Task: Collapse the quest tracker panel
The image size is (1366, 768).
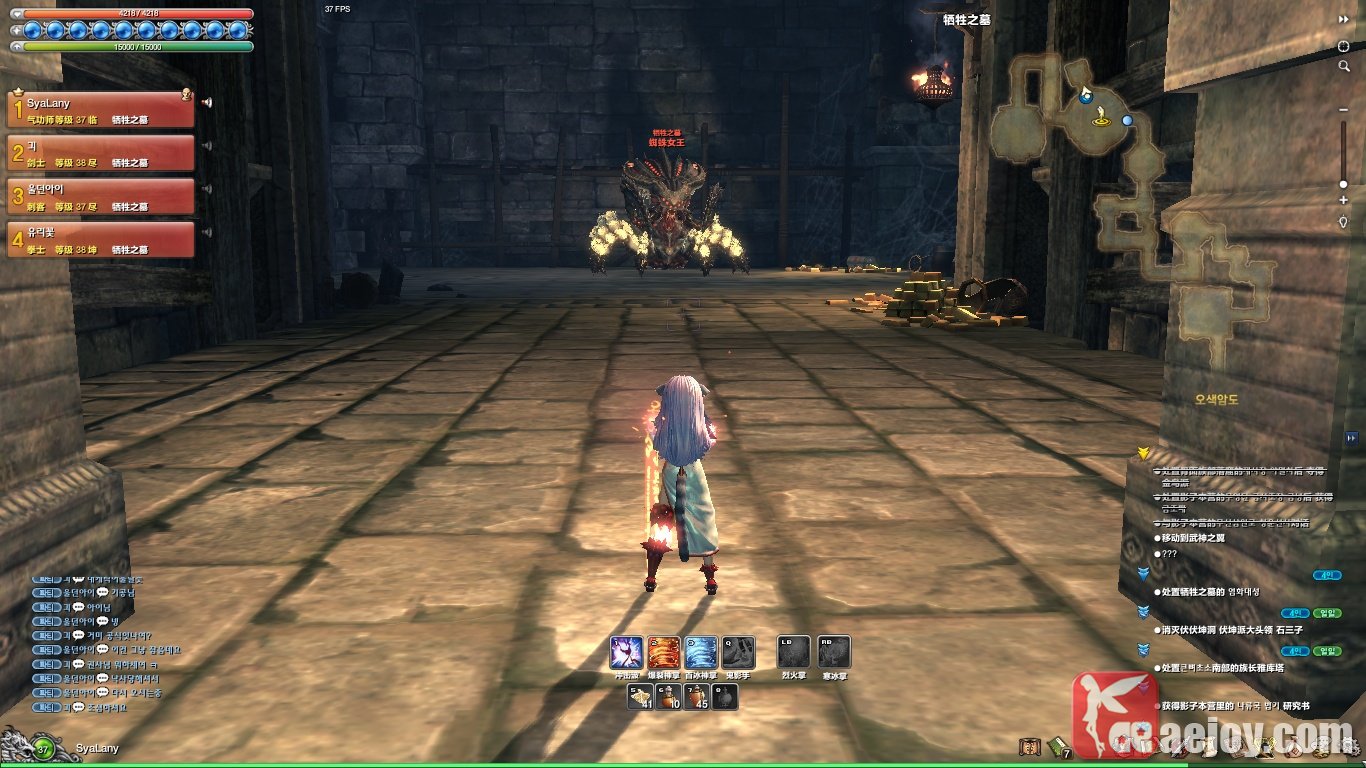Action: (x=1352, y=437)
